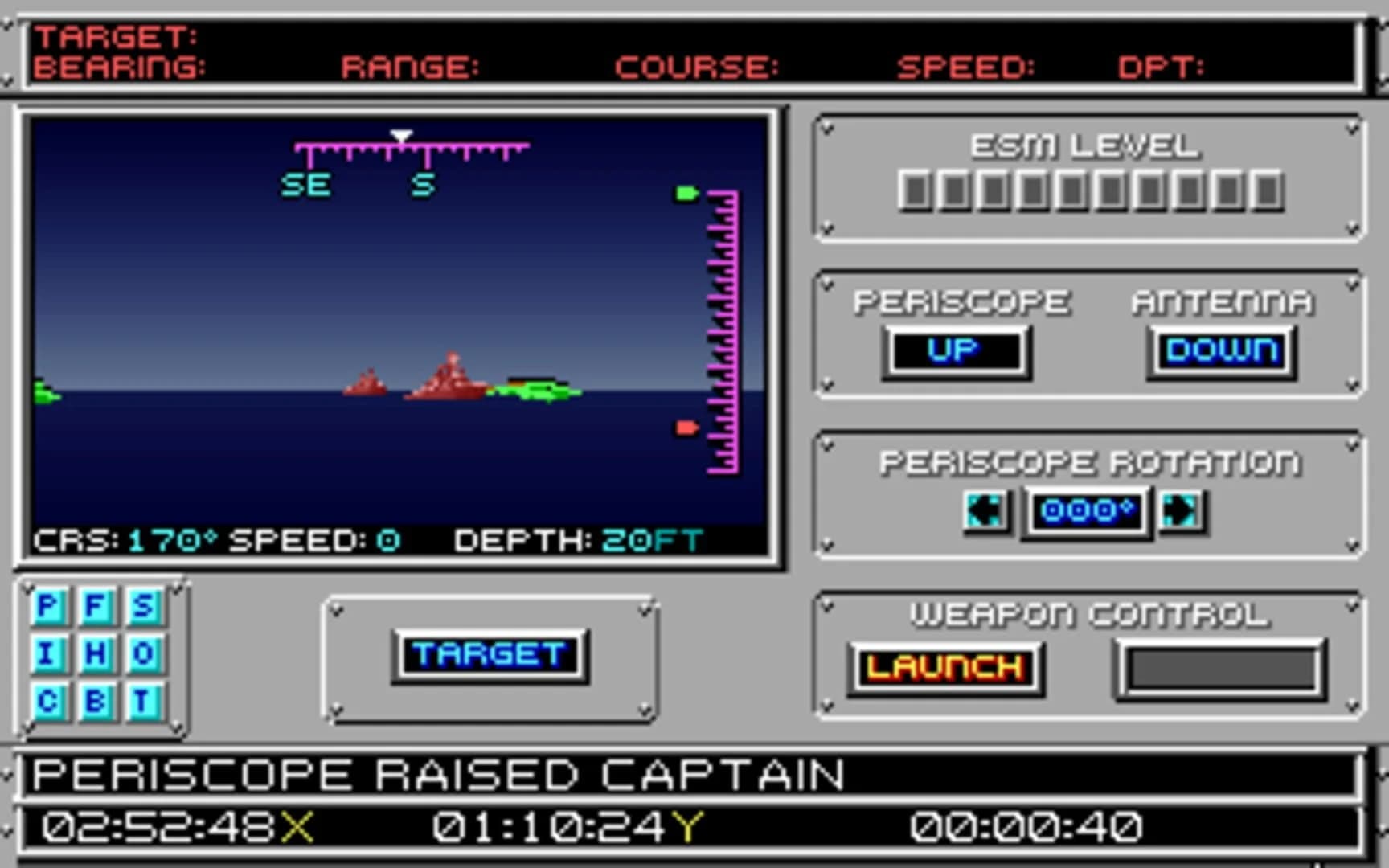Click the green marker on the elevation scale

(x=685, y=193)
